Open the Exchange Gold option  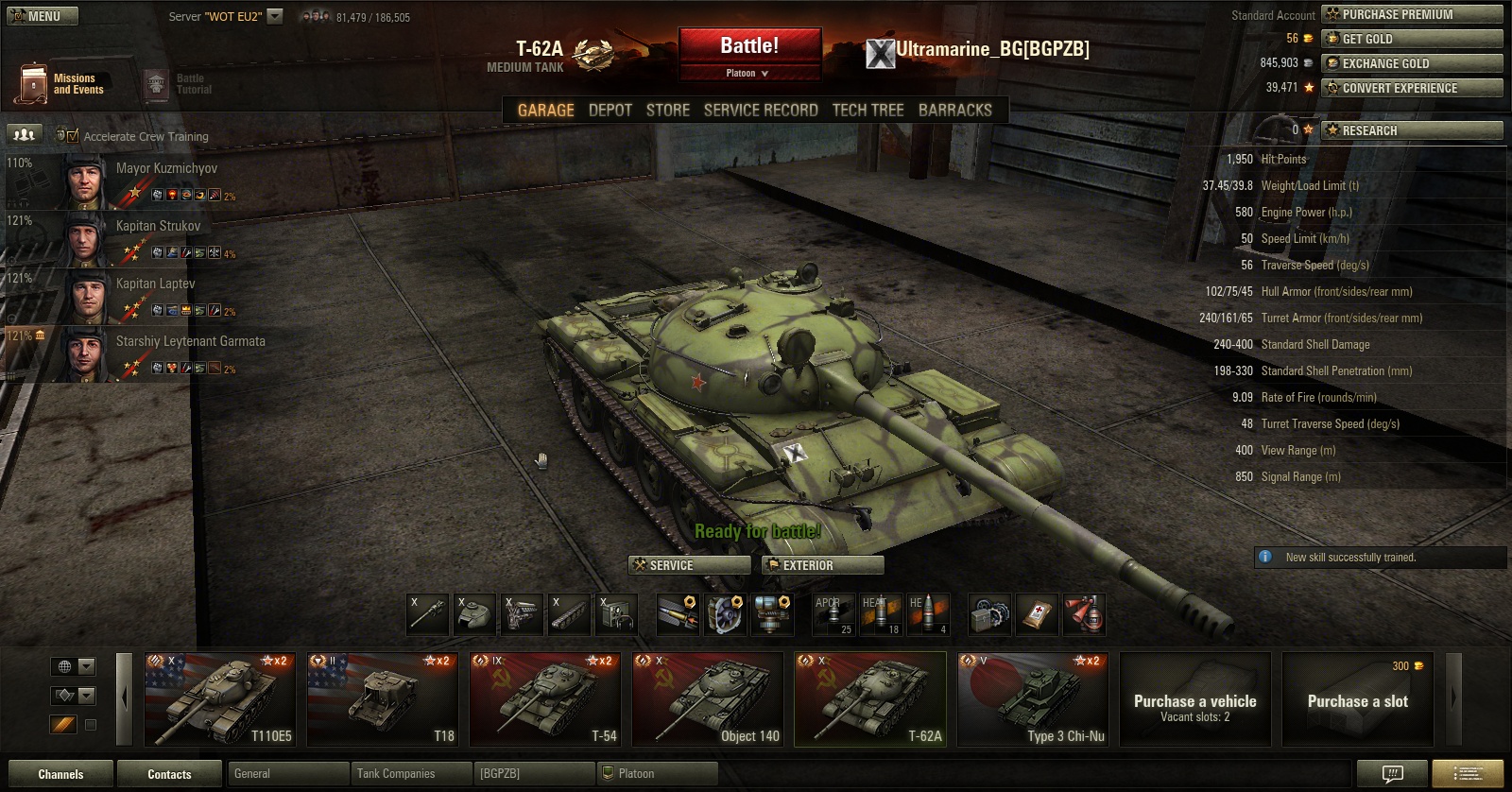click(1412, 63)
